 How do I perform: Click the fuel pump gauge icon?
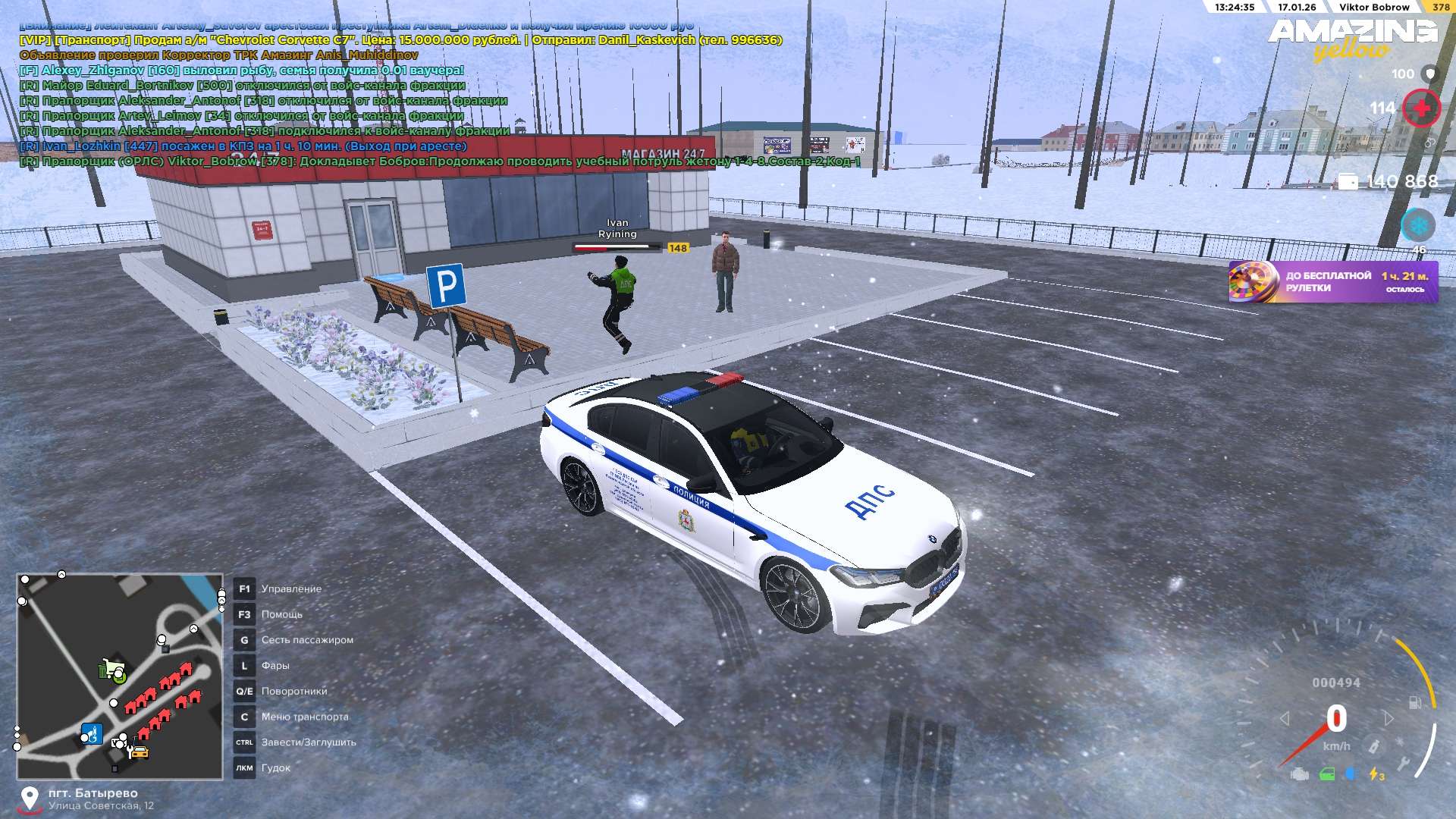coord(1415,702)
